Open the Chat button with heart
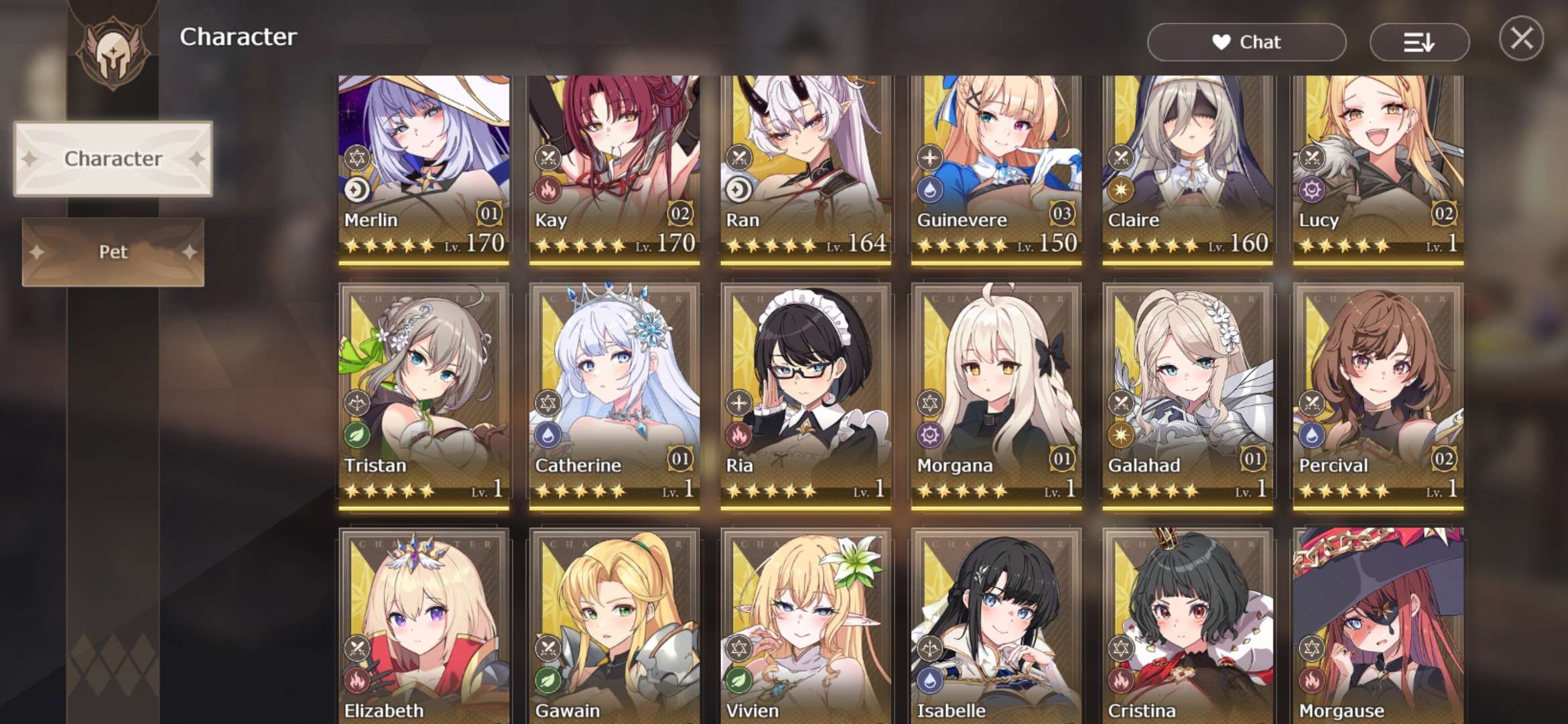Viewport: 1568px width, 724px height. [1246, 42]
